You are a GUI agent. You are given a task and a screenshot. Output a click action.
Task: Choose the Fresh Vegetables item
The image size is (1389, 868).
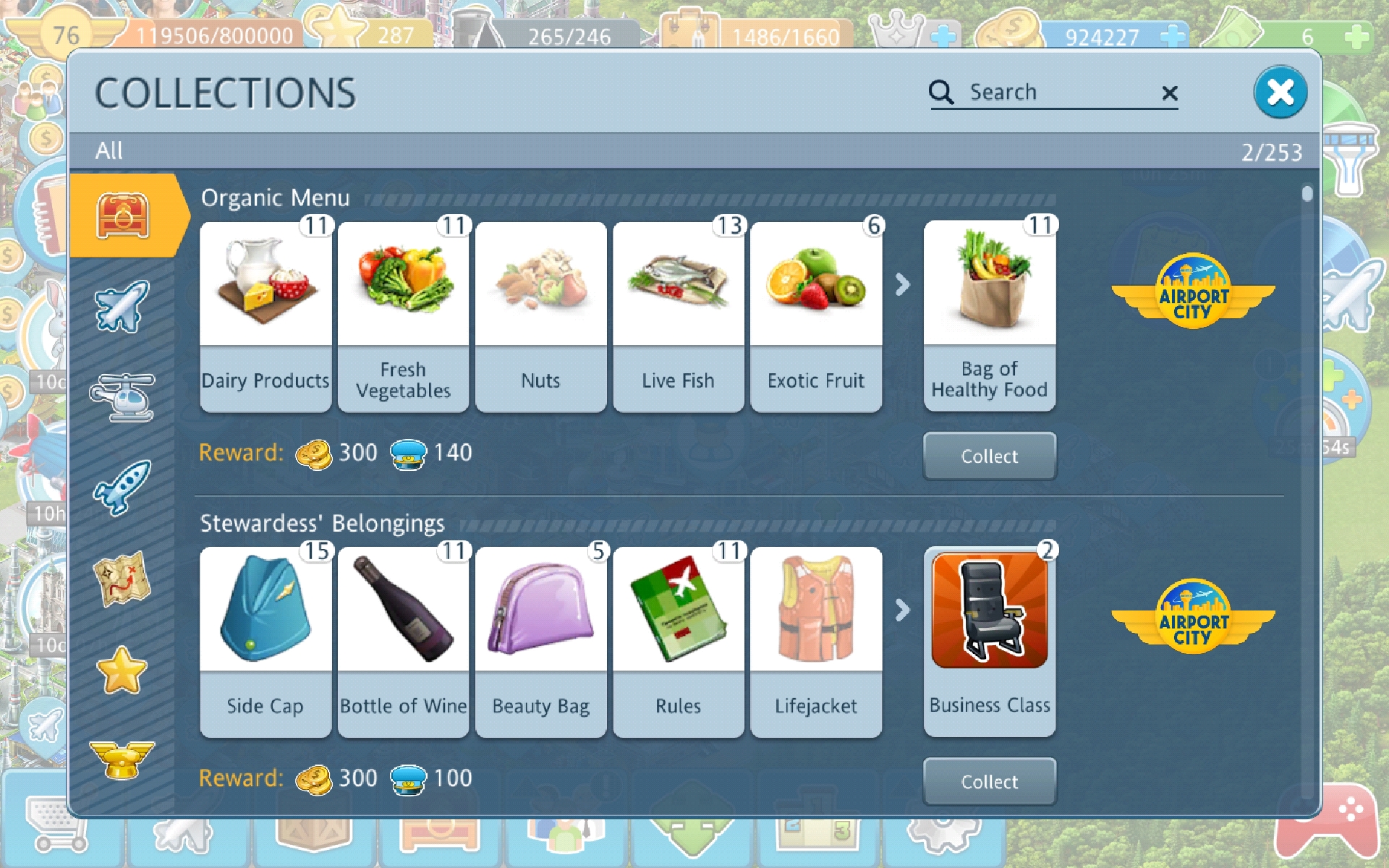403,317
